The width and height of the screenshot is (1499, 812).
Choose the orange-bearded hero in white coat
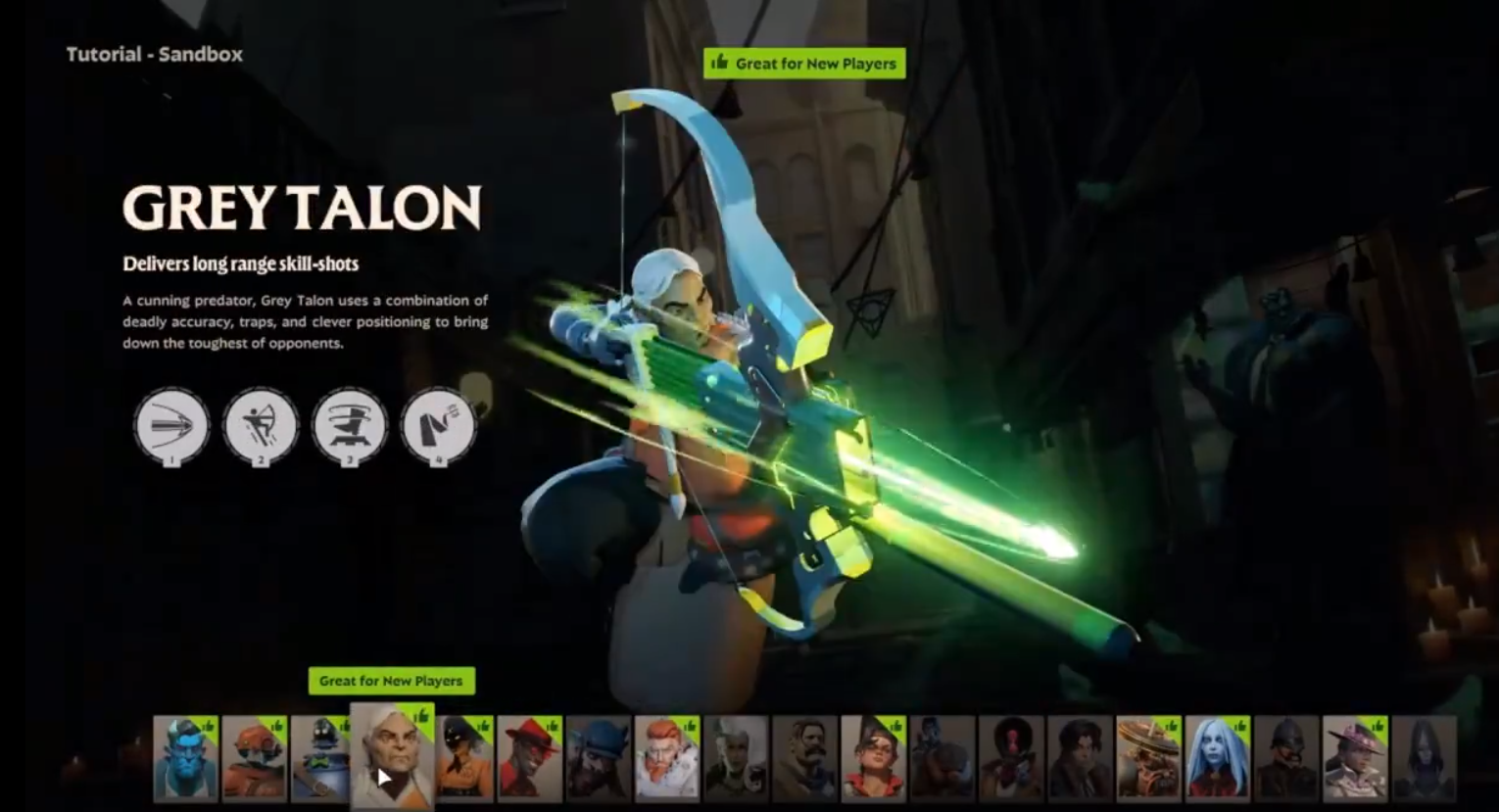[x=666, y=758]
